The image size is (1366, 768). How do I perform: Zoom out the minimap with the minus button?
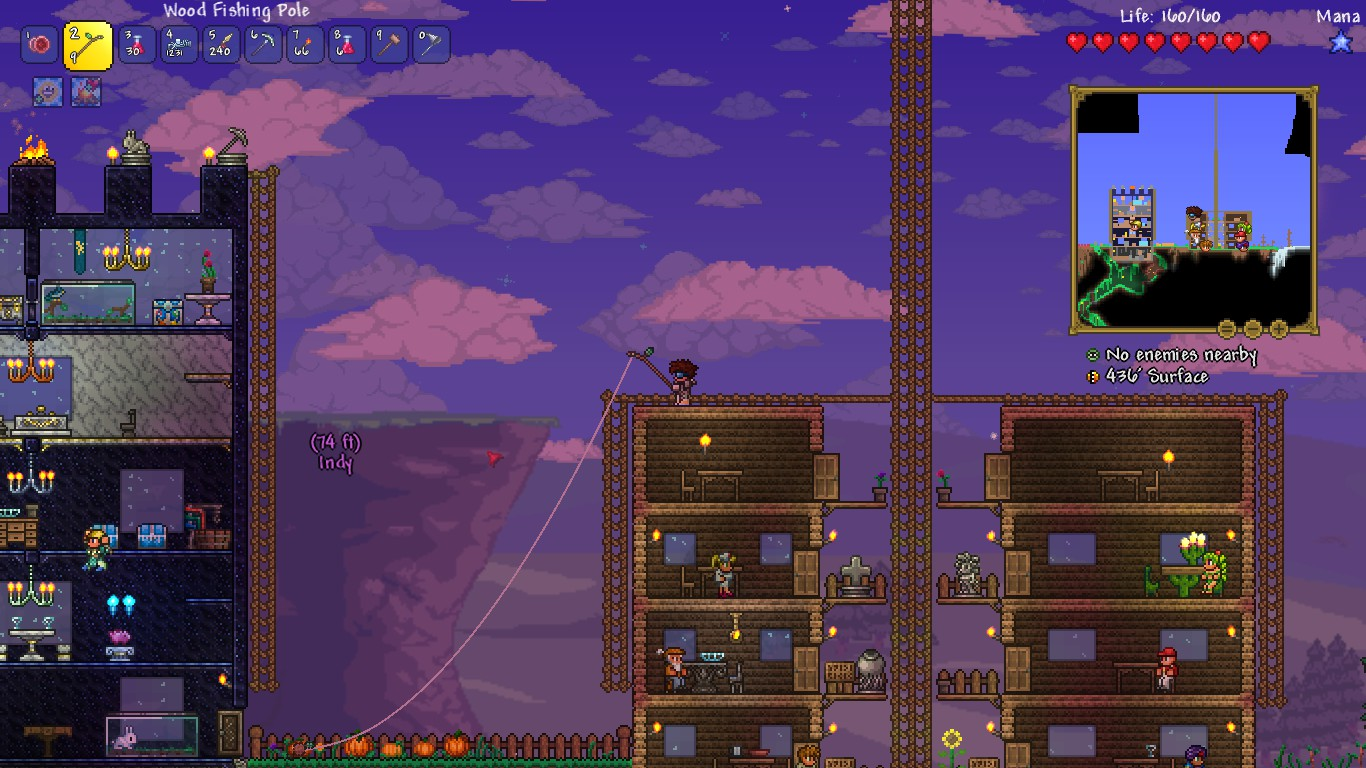click(x=1227, y=328)
